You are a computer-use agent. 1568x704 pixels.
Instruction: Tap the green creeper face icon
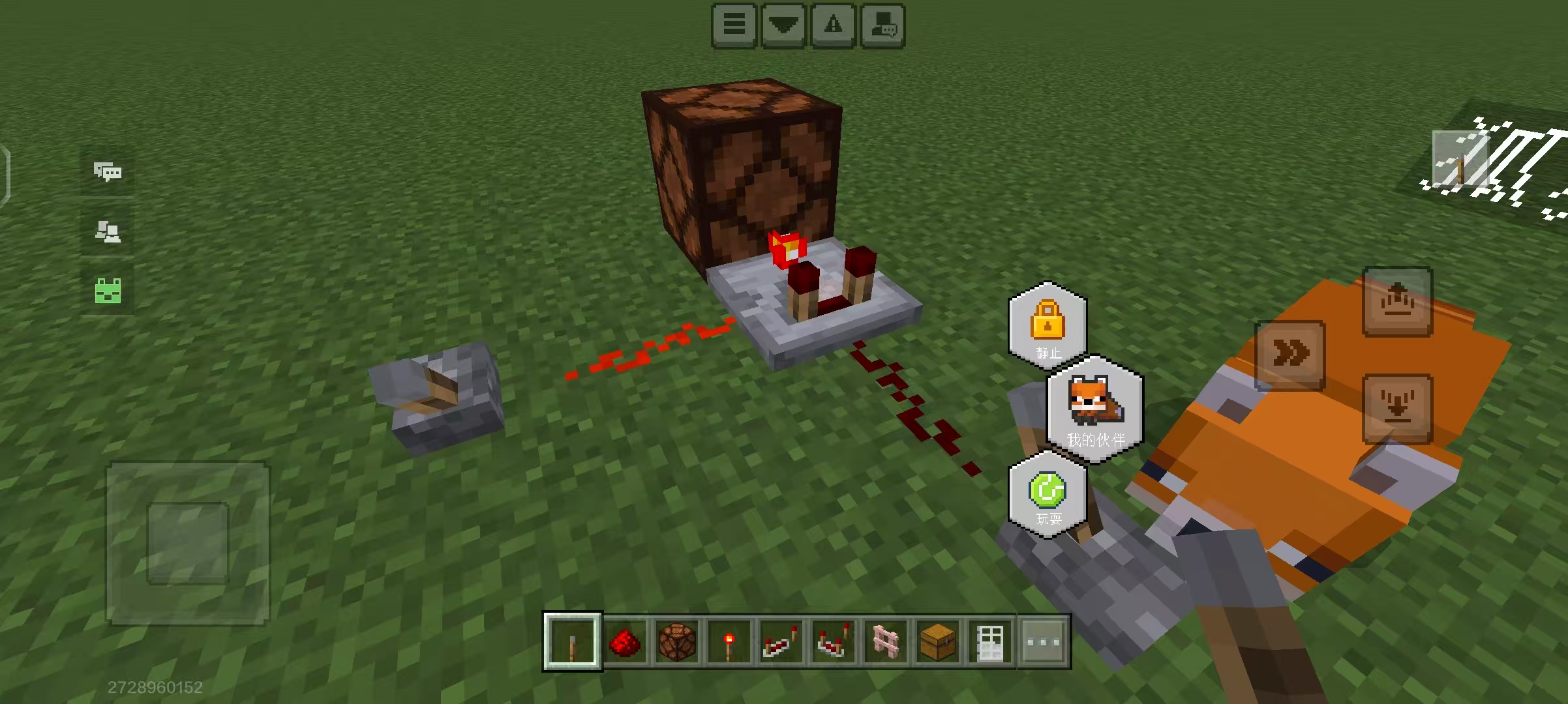coord(108,291)
